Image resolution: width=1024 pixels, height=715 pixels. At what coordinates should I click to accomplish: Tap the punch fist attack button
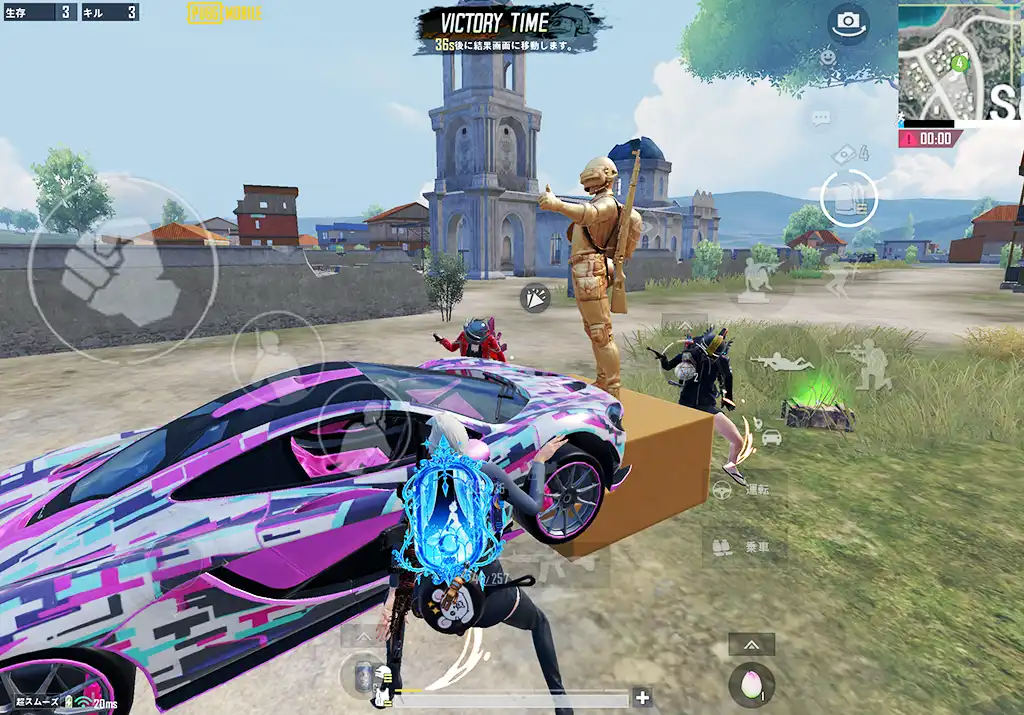(x=118, y=269)
